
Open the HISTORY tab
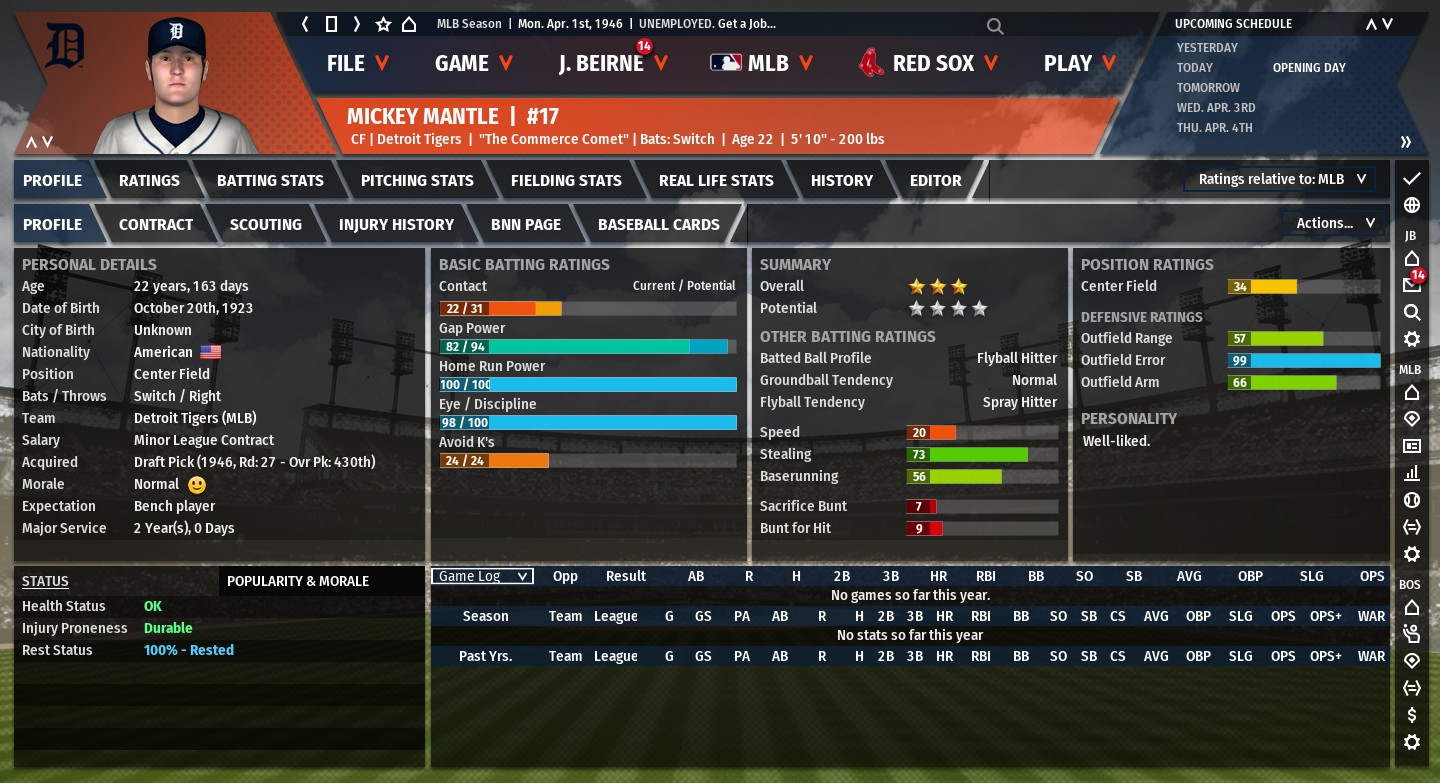point(841,181)
